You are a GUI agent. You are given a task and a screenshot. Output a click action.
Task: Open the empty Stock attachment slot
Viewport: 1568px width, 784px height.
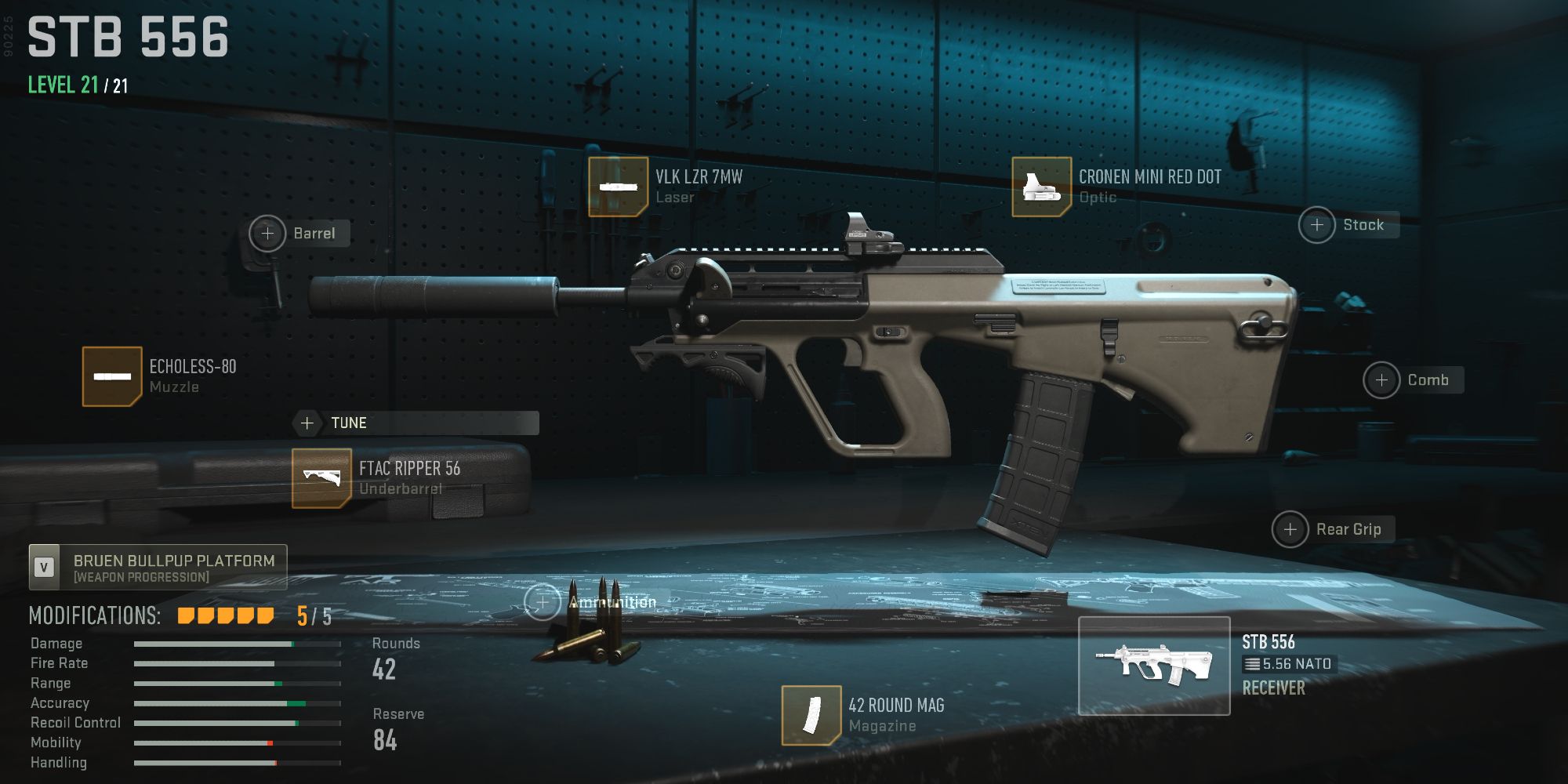pos(1316,225)
